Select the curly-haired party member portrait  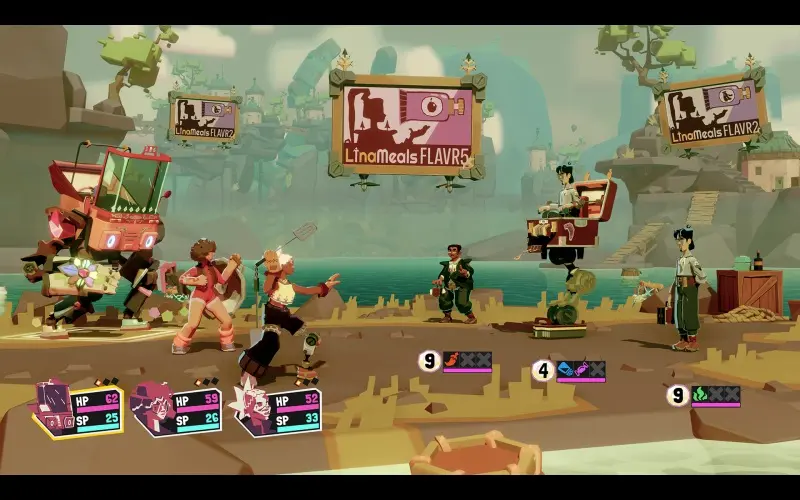tap(151, 408)
